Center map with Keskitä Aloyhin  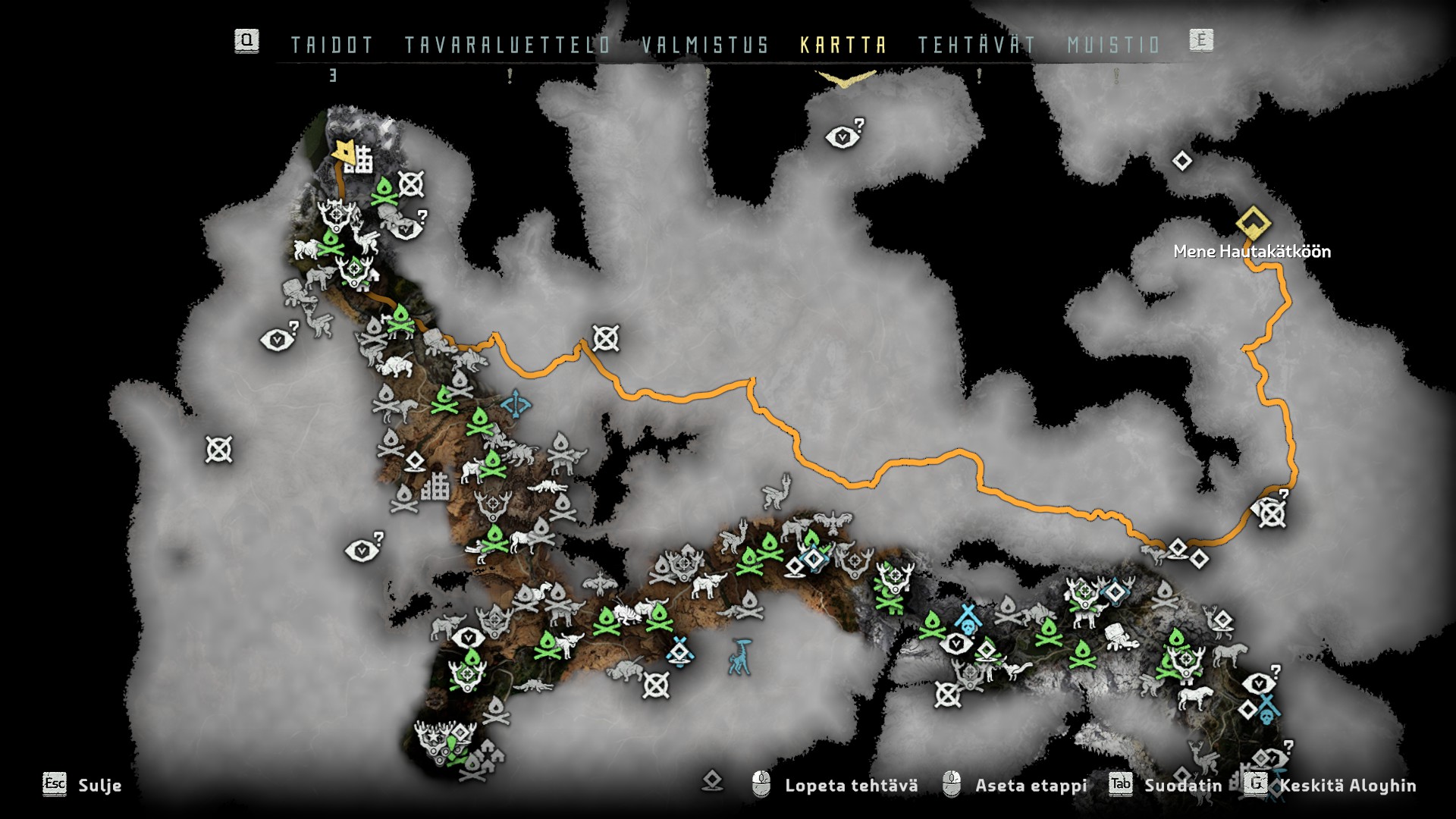pos(1347,786)
